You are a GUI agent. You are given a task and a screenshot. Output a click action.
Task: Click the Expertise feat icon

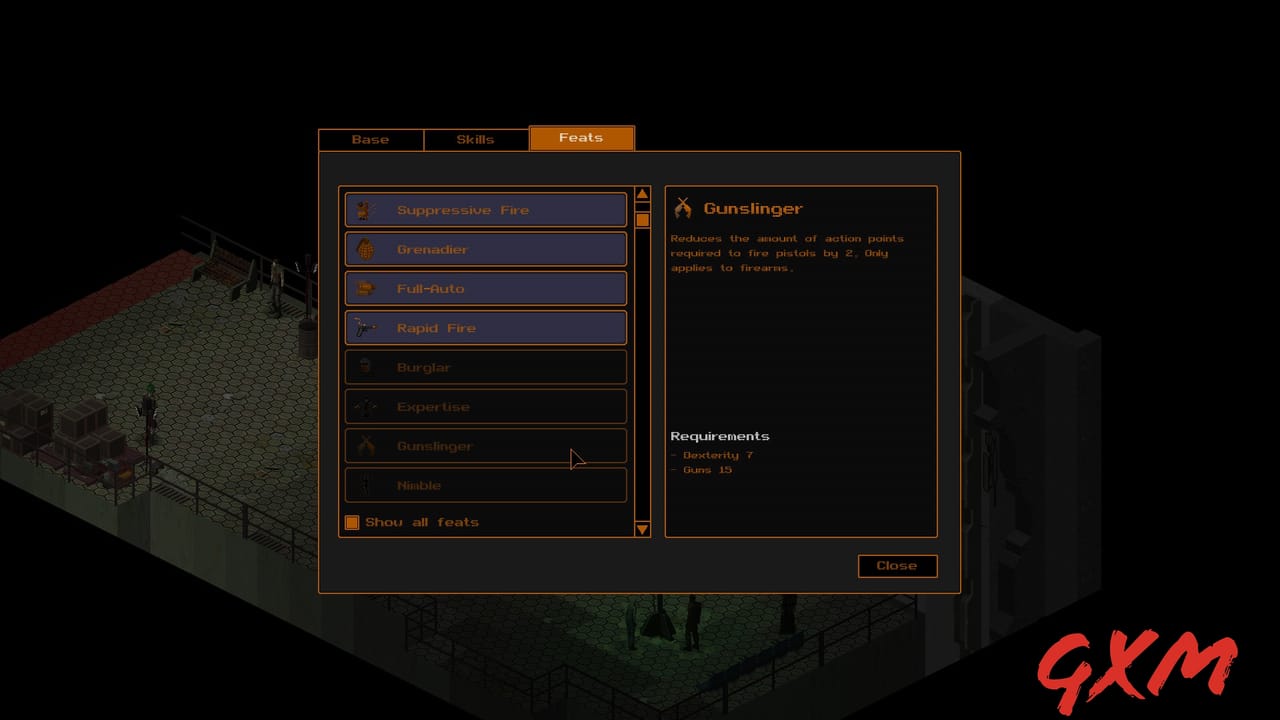(x=366, y=406)
